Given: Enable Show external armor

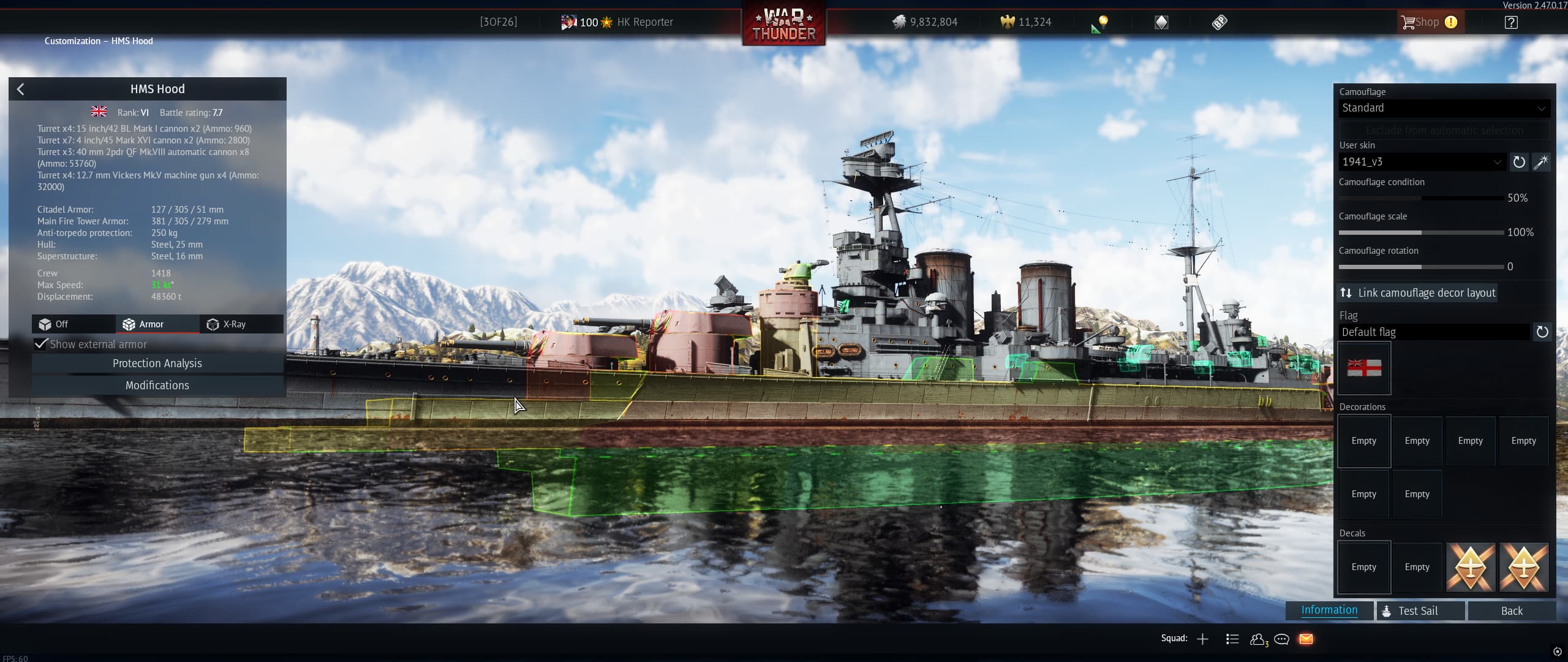Looking at the screenshot, I should click(41, 344).
